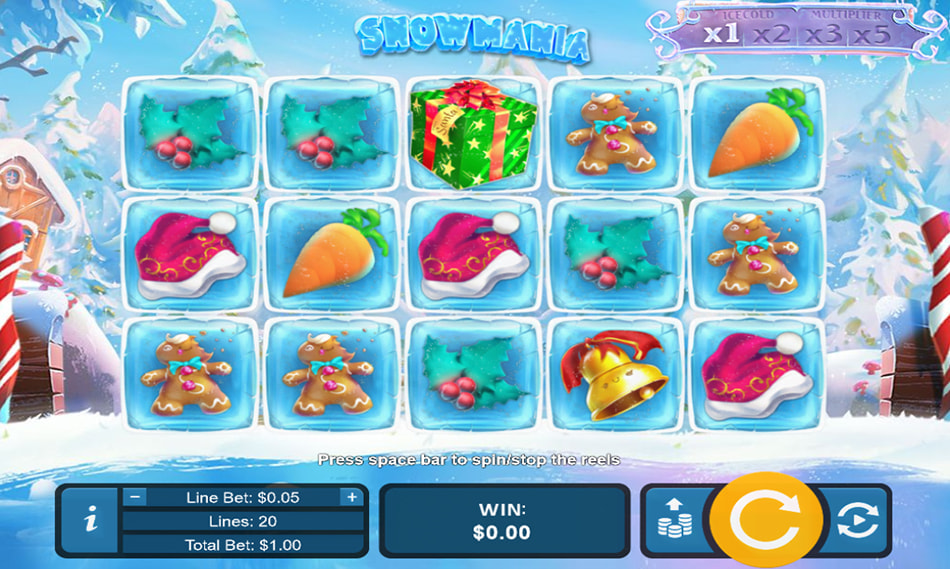Spin the reels with the orange button

pos(765,520)
